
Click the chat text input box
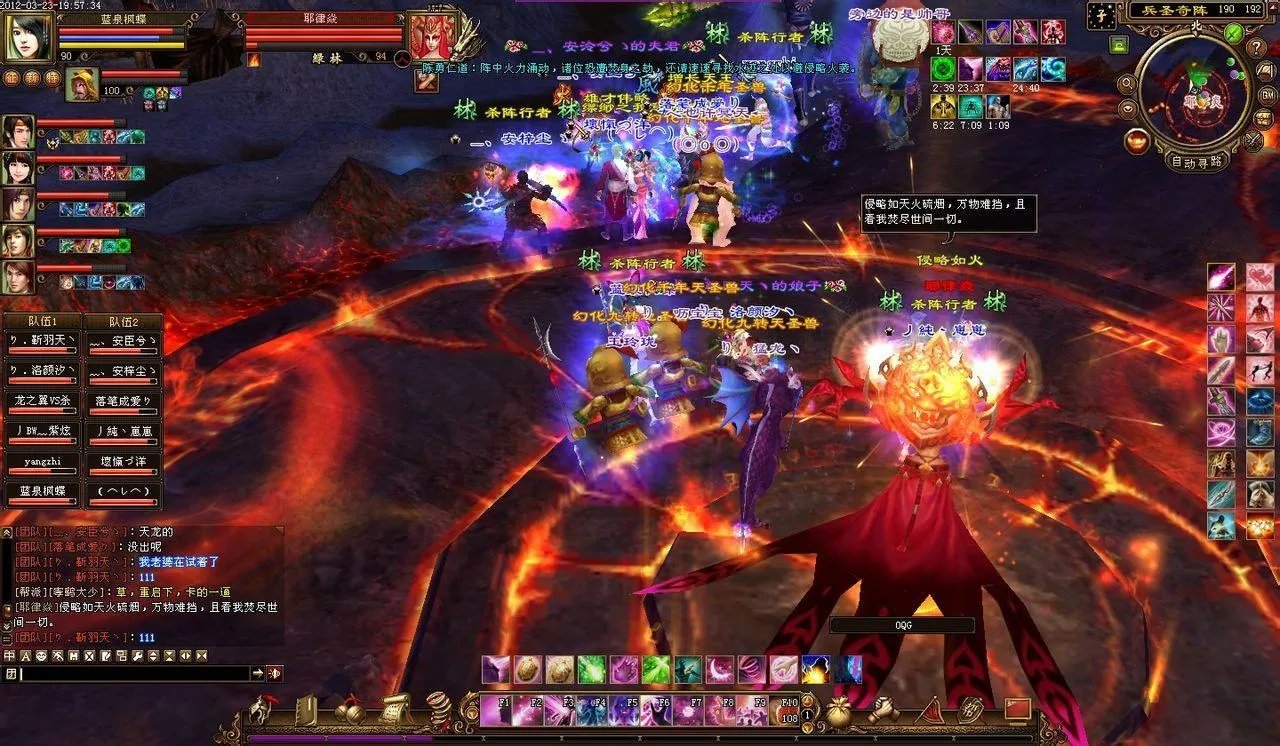(x=134, y=674)
